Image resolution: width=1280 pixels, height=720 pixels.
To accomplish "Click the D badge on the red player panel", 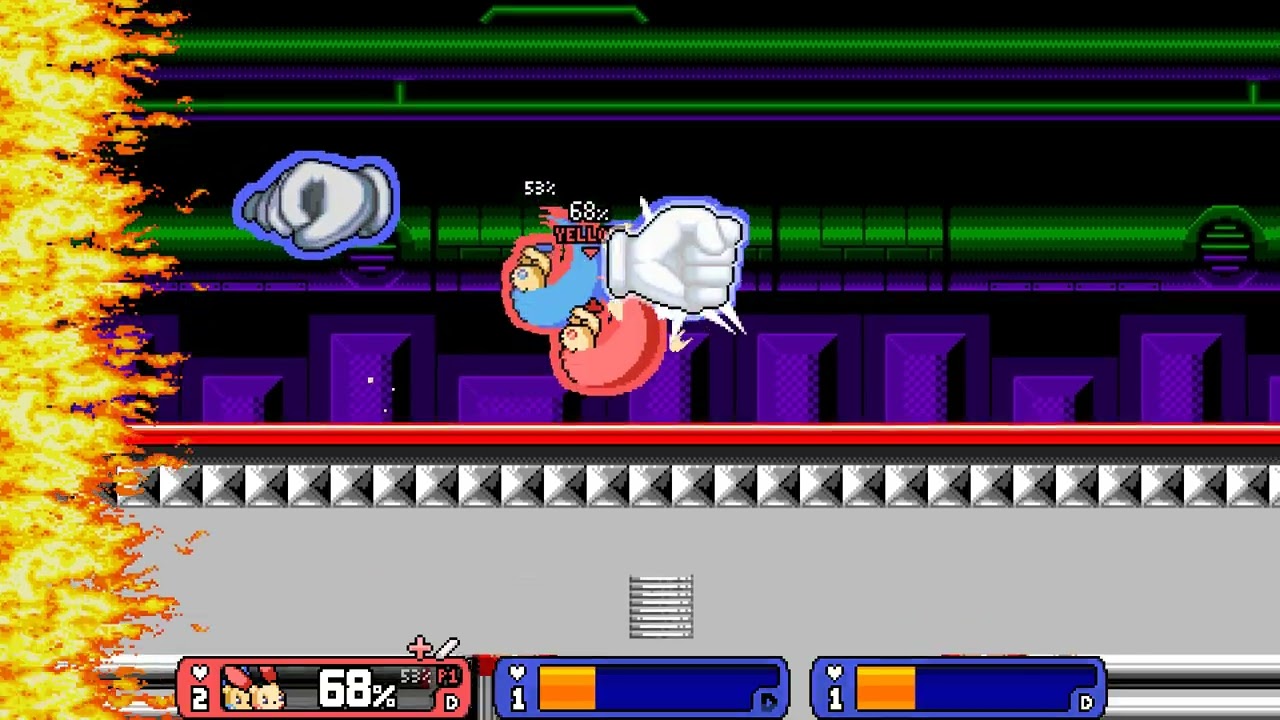I will click(x=453, y=701).
